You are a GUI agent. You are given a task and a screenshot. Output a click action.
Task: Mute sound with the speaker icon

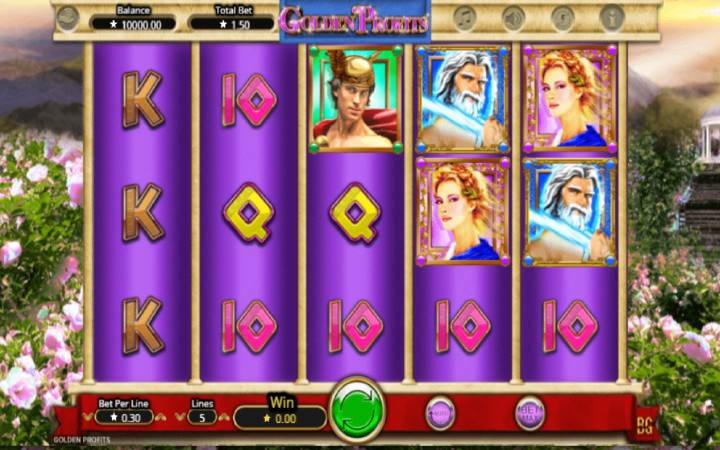tap(514, 18)
